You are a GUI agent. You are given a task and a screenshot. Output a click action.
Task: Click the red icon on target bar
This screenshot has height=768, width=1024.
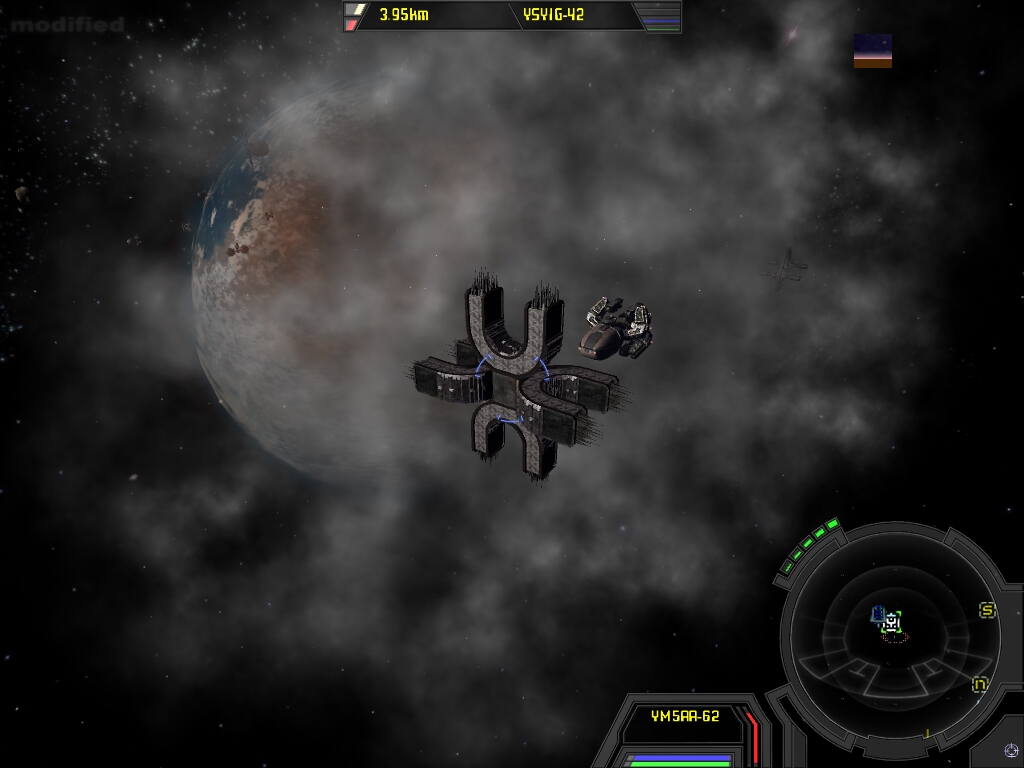pyautogui.click(x=352, y=24)
